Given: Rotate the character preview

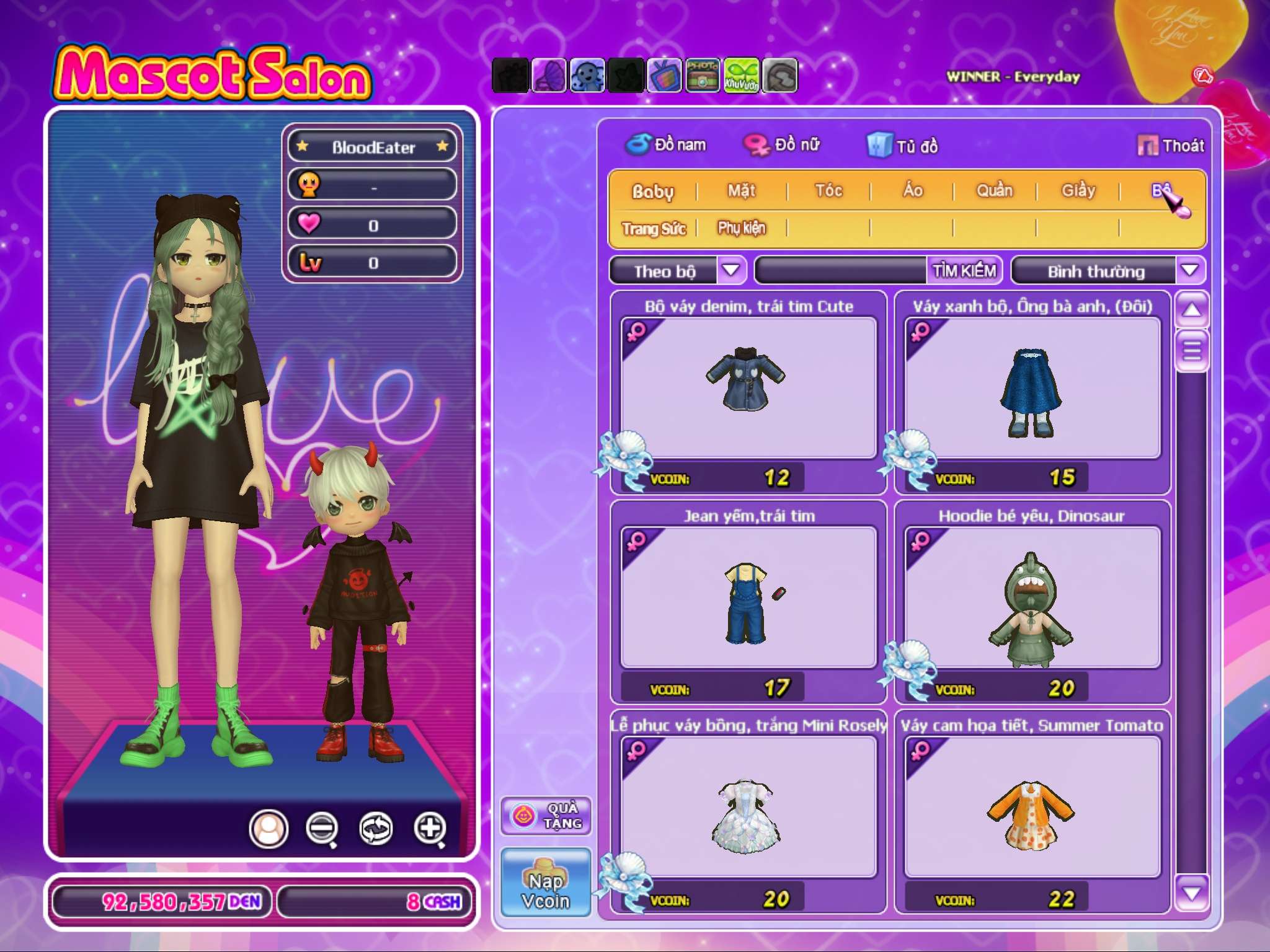Looking at the screenshot, I should (x=376, y=828).
